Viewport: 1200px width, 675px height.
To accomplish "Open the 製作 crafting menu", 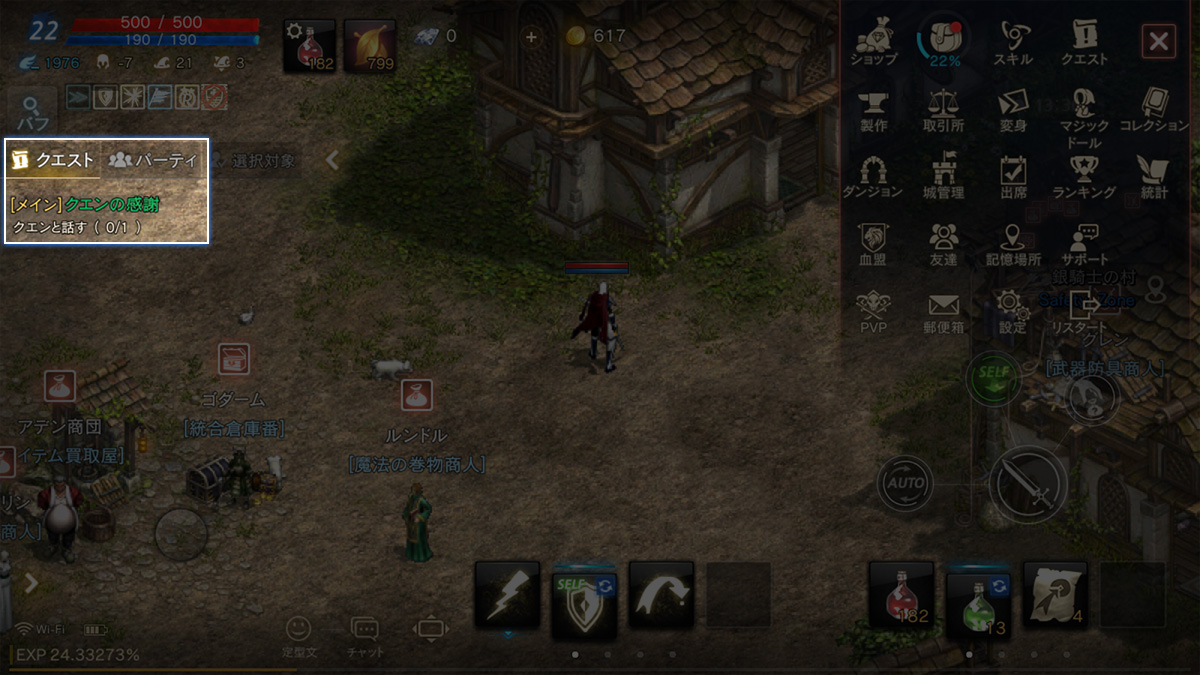I will pos(873,109).
